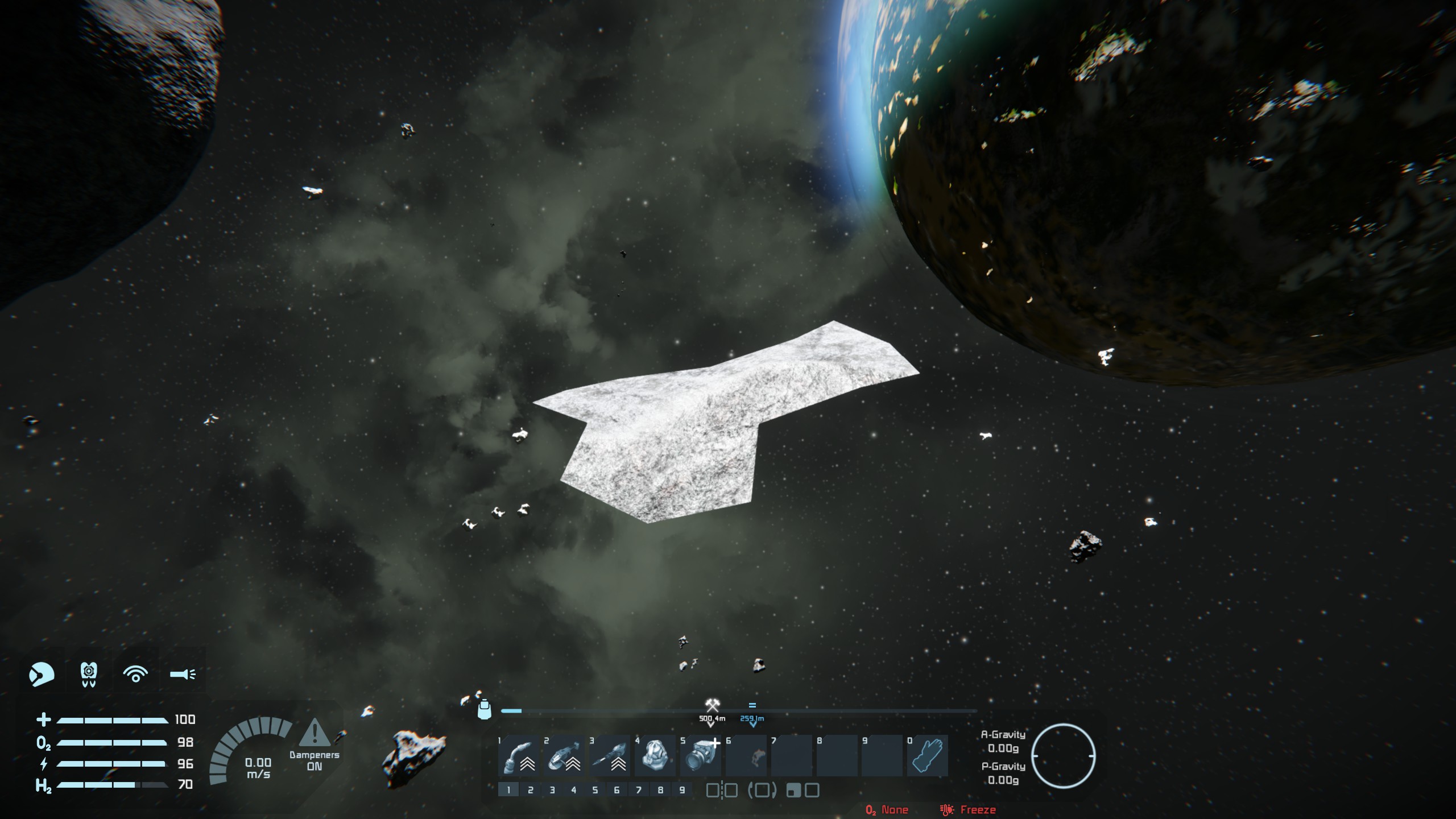1456x819 pixels.
Task: Open toolbar page 9
Action: pos(682,790)
